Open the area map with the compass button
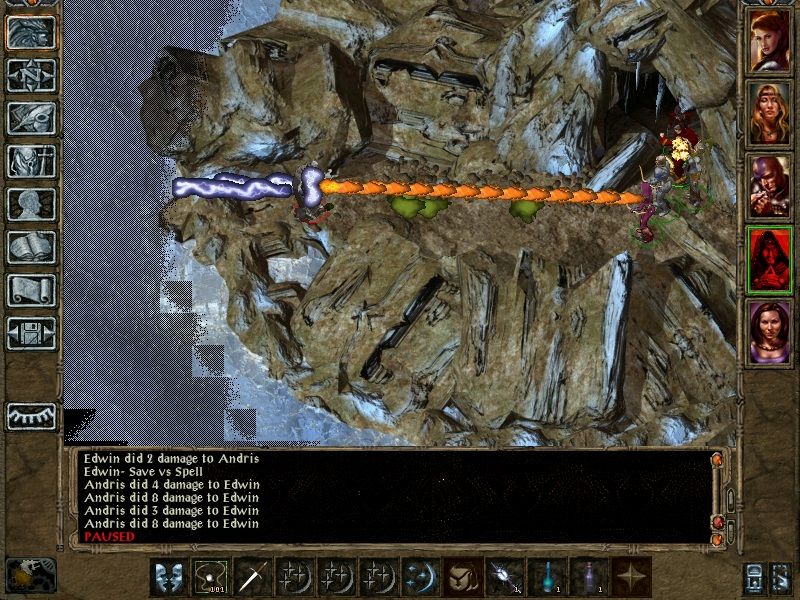The image size is (800, 600). pyautogui.click(x=31, y=76)
